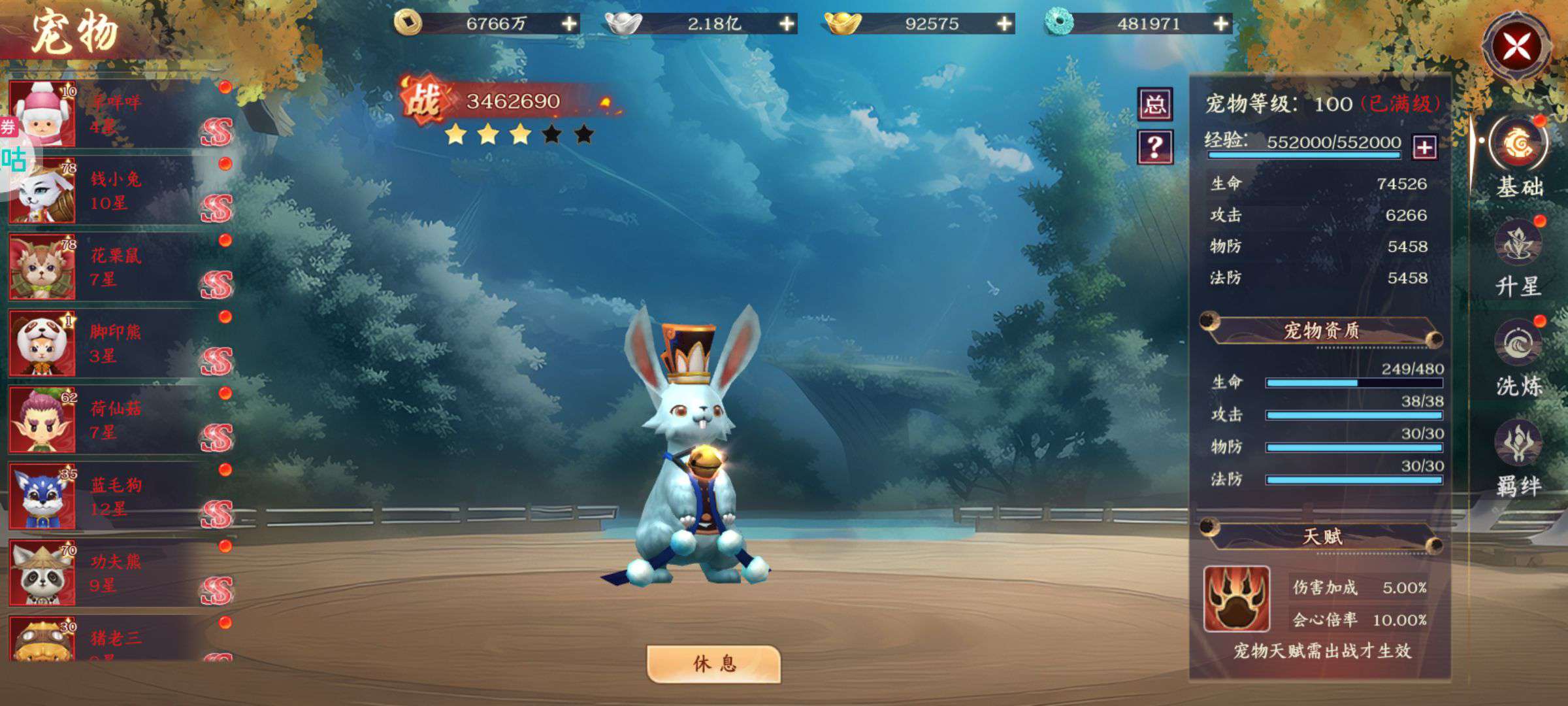Select the 荷仙菇 pet row
The image size is (1568, 706).
pos(118,420)
